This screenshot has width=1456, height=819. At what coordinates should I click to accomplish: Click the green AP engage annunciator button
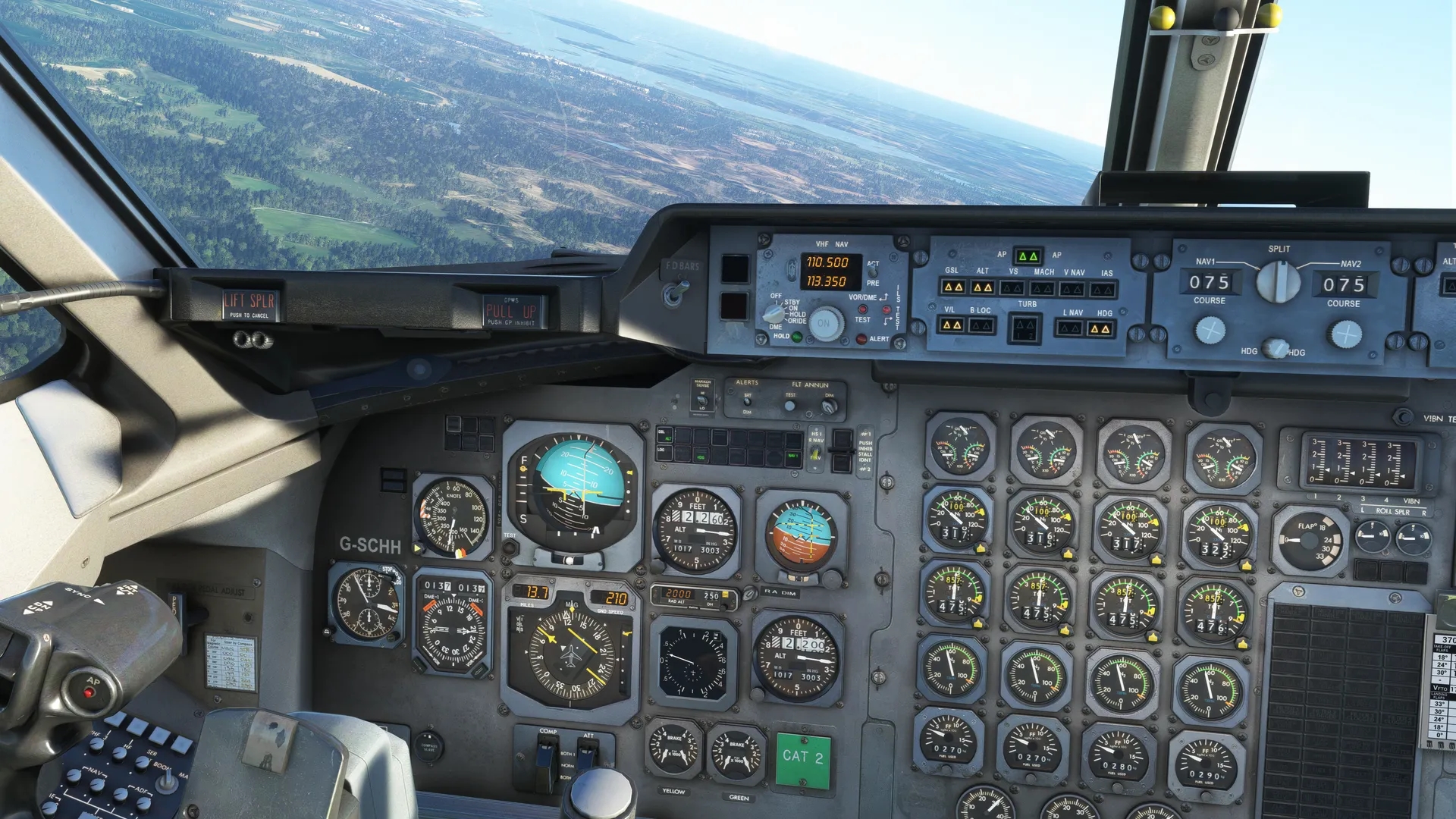point(1028,256)
